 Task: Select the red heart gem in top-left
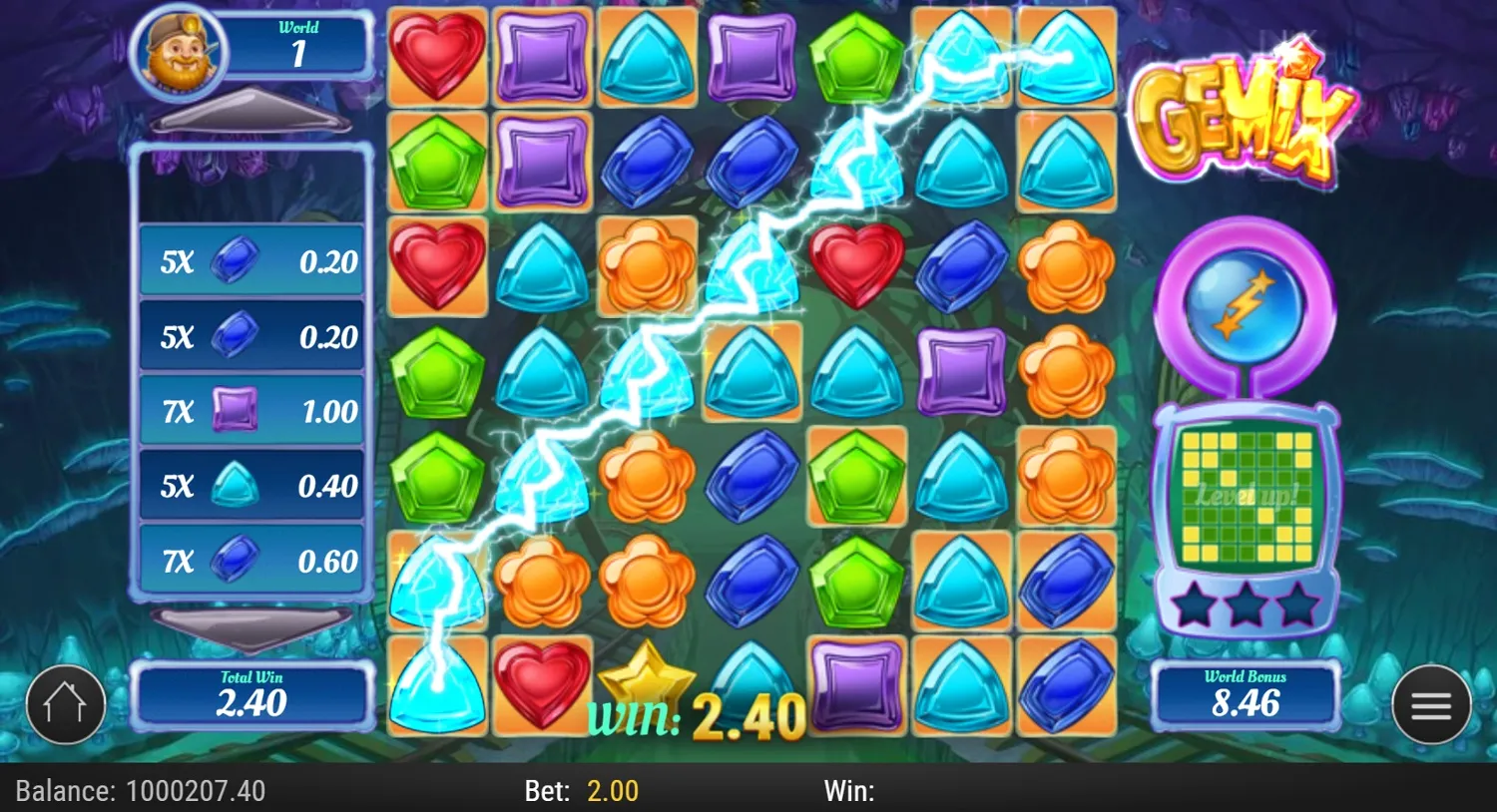point(436,55)
